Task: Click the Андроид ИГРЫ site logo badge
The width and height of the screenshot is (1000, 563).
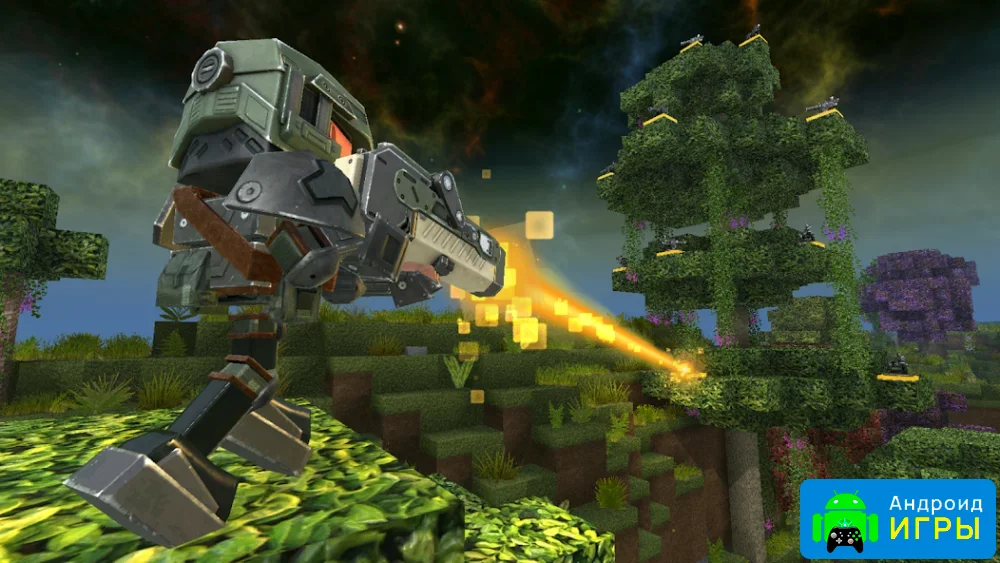Action: 897,517
